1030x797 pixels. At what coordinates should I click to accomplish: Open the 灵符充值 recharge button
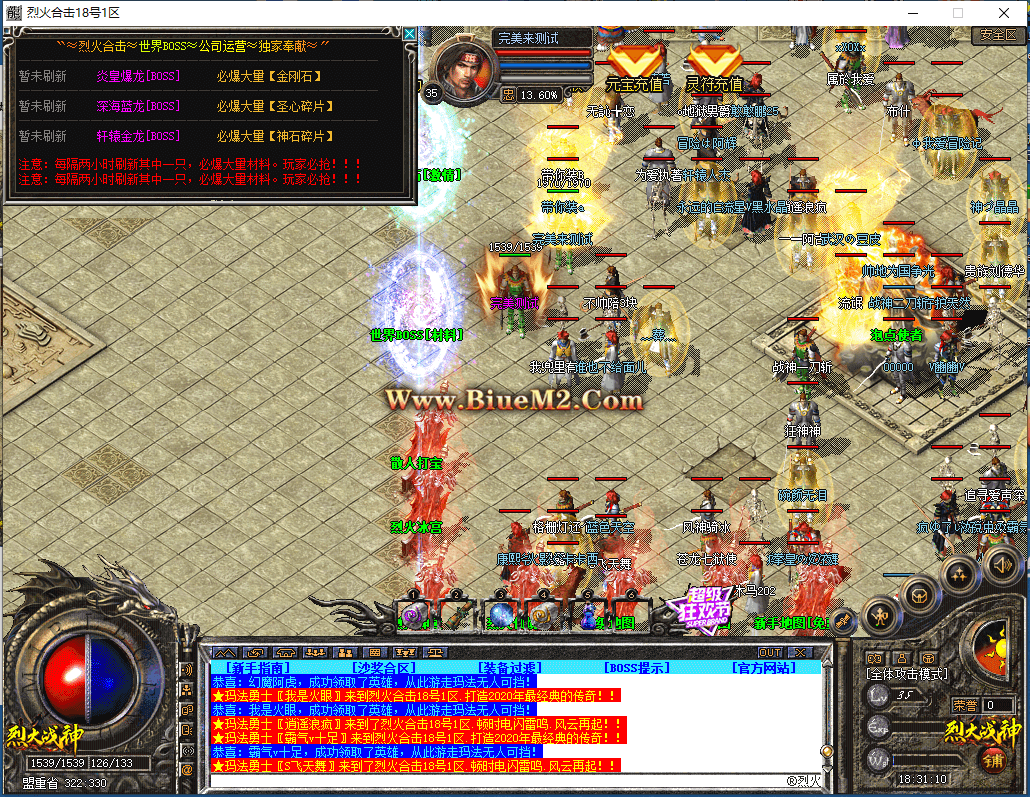tap(714, 72)
